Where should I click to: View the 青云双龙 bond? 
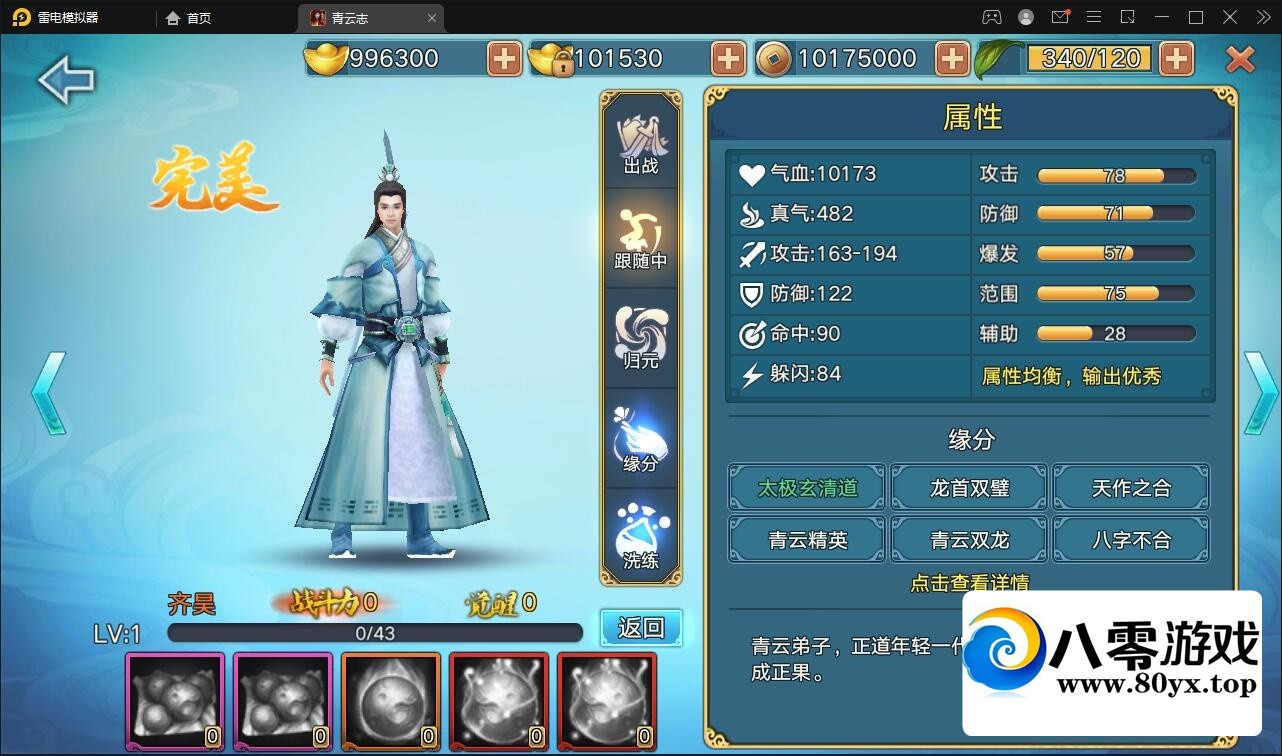[969, 540]
